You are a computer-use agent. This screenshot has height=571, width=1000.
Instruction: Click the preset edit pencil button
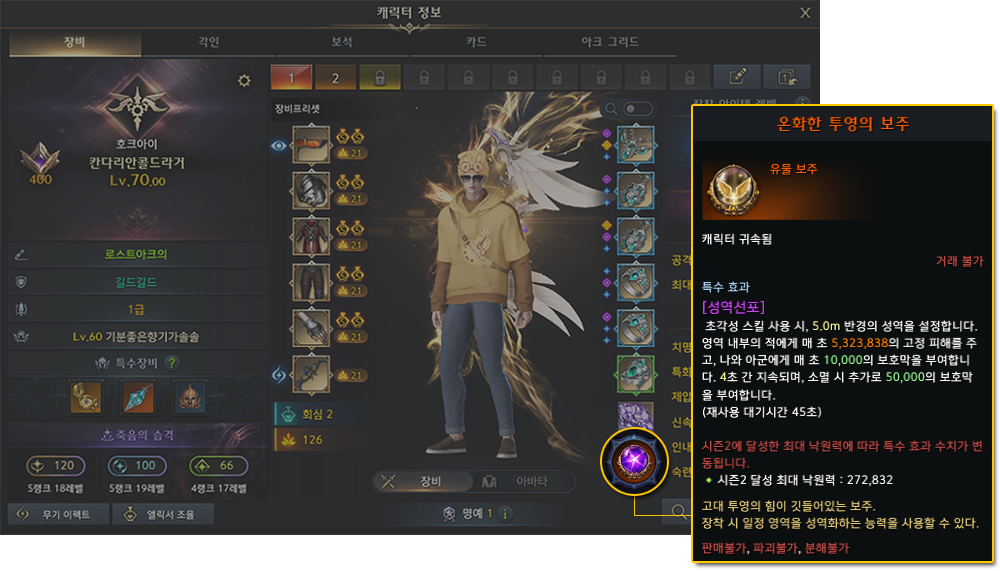click(x=738, y=77)
